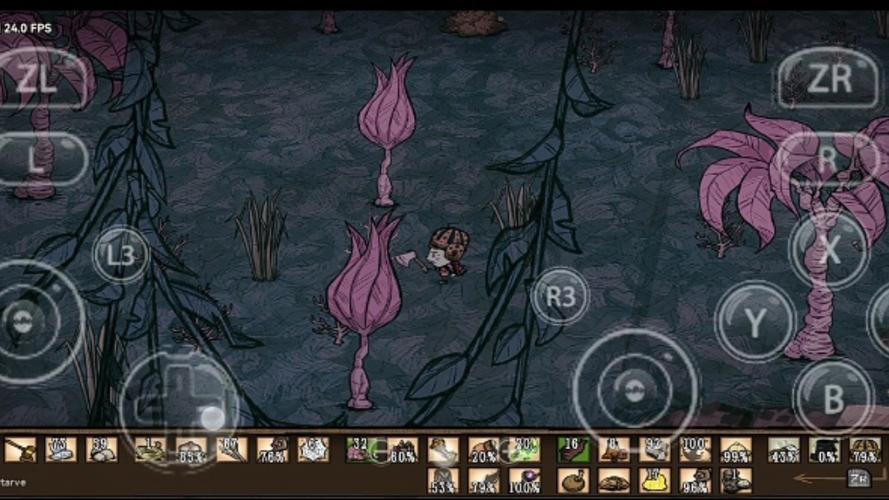Select the black hat at 0%
This screenshot has height=500, width=889.
point(825,450)
